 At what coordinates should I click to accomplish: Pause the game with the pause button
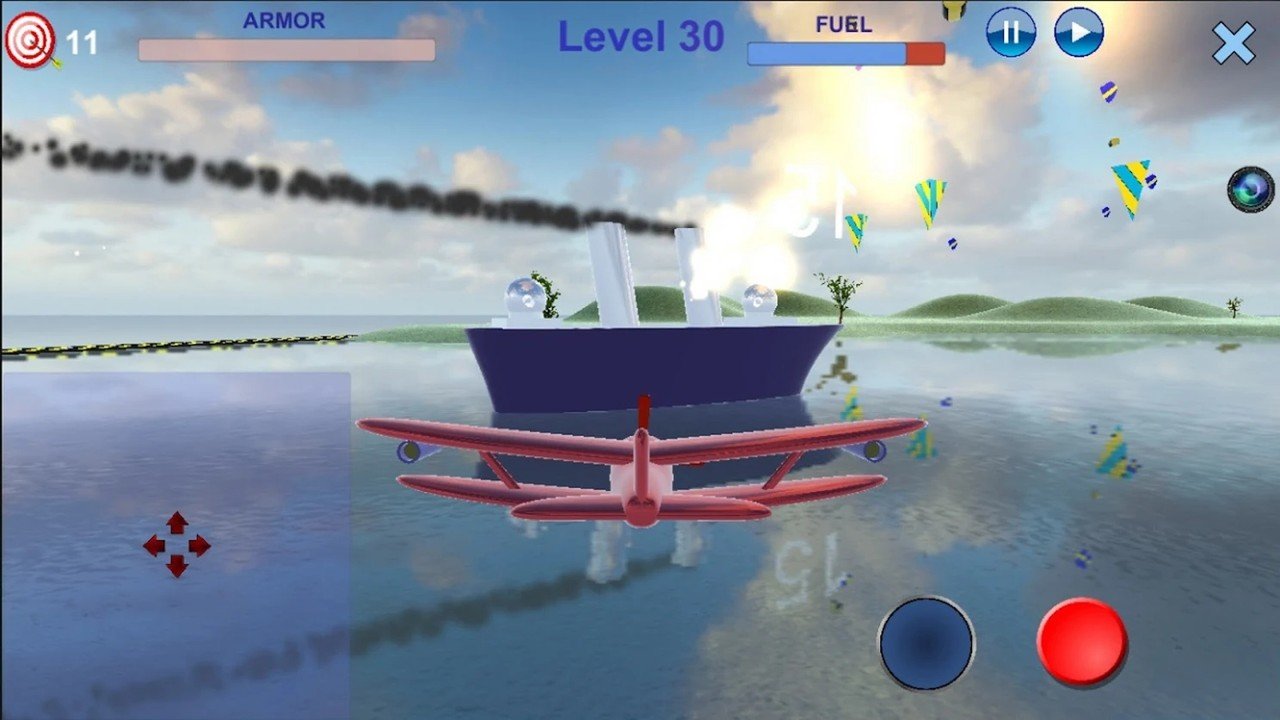[1010, 32]
